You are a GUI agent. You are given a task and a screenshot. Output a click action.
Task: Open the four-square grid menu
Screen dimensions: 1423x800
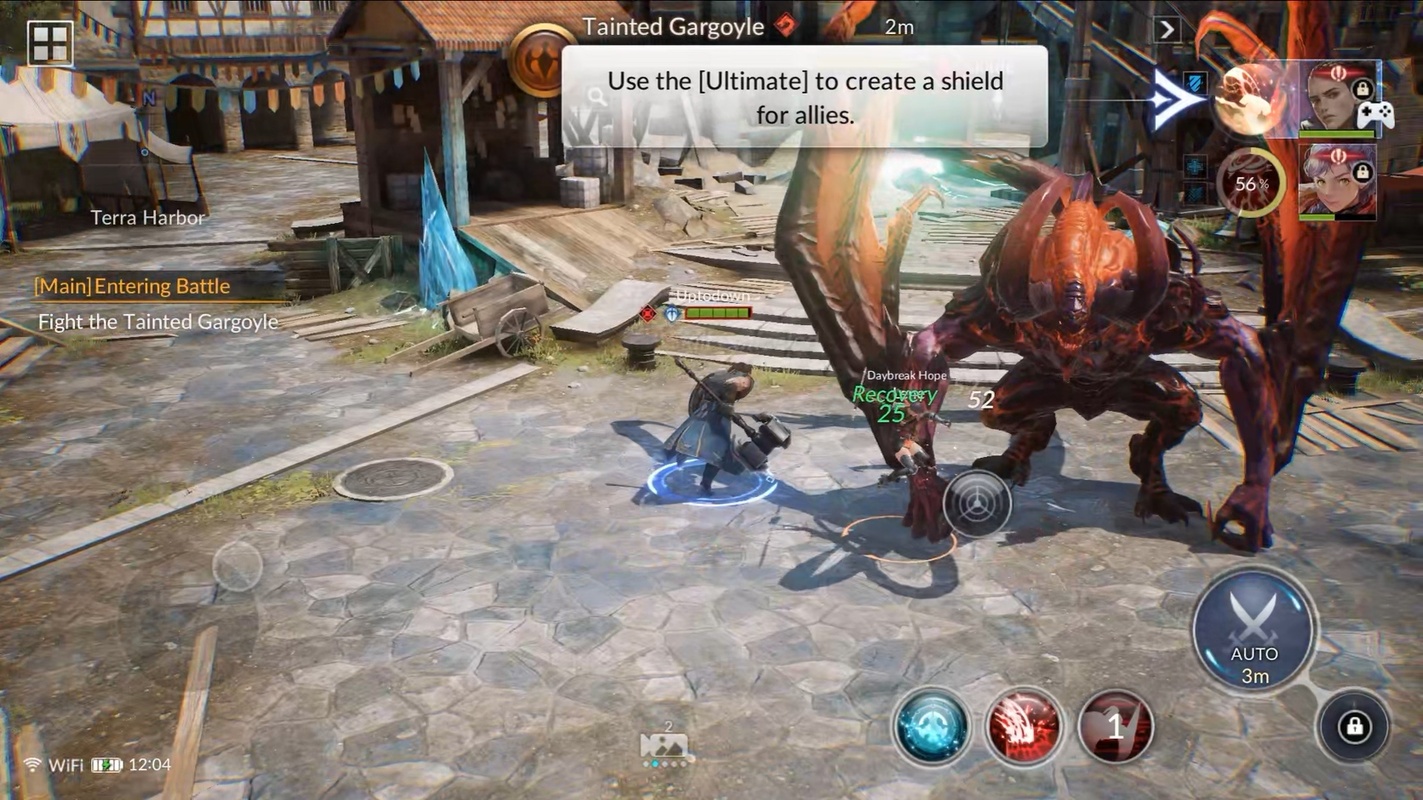50,44
